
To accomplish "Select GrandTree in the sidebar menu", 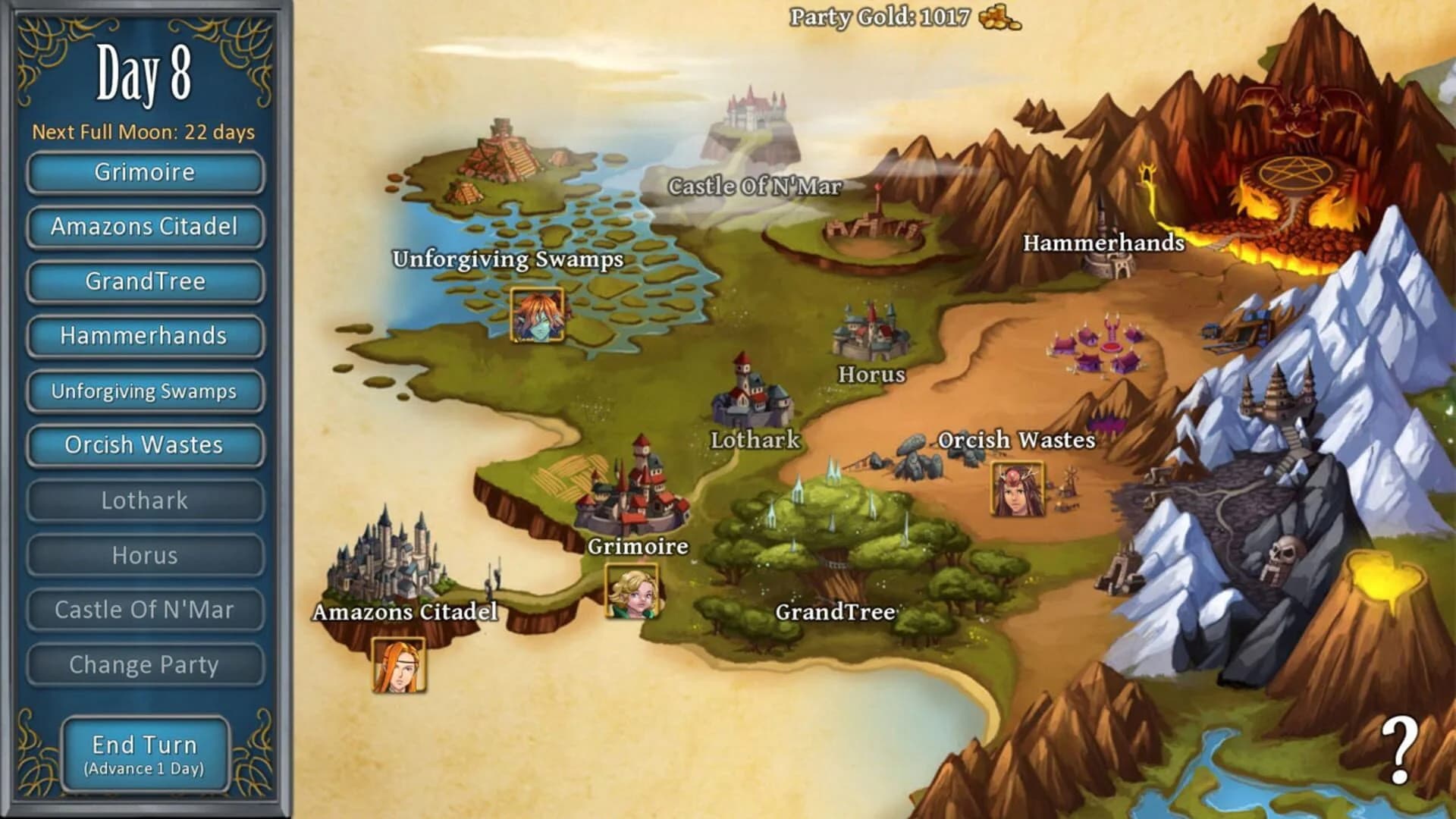I will pos(144,281).
